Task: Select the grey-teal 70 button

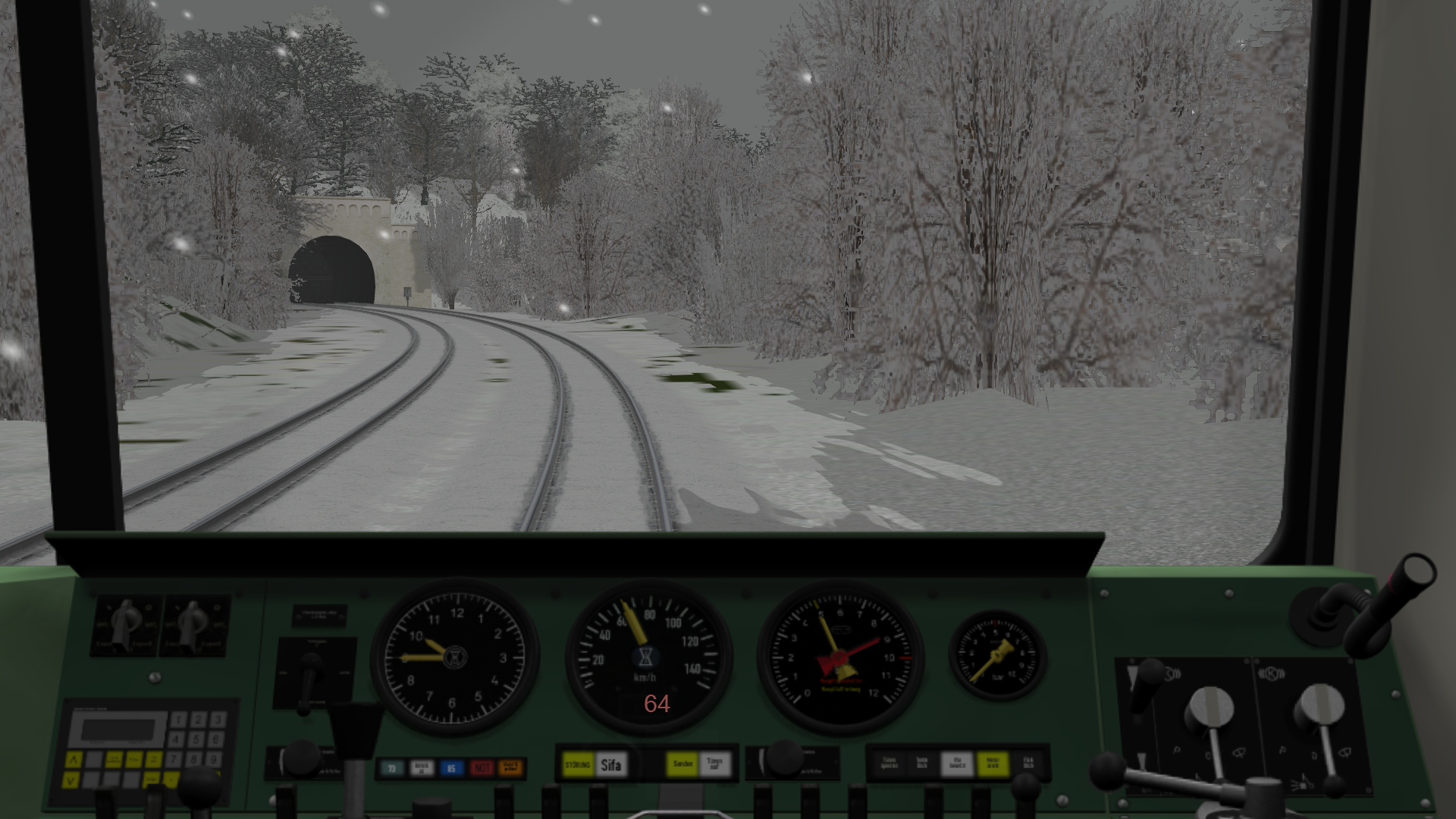Action: [392, 768]
